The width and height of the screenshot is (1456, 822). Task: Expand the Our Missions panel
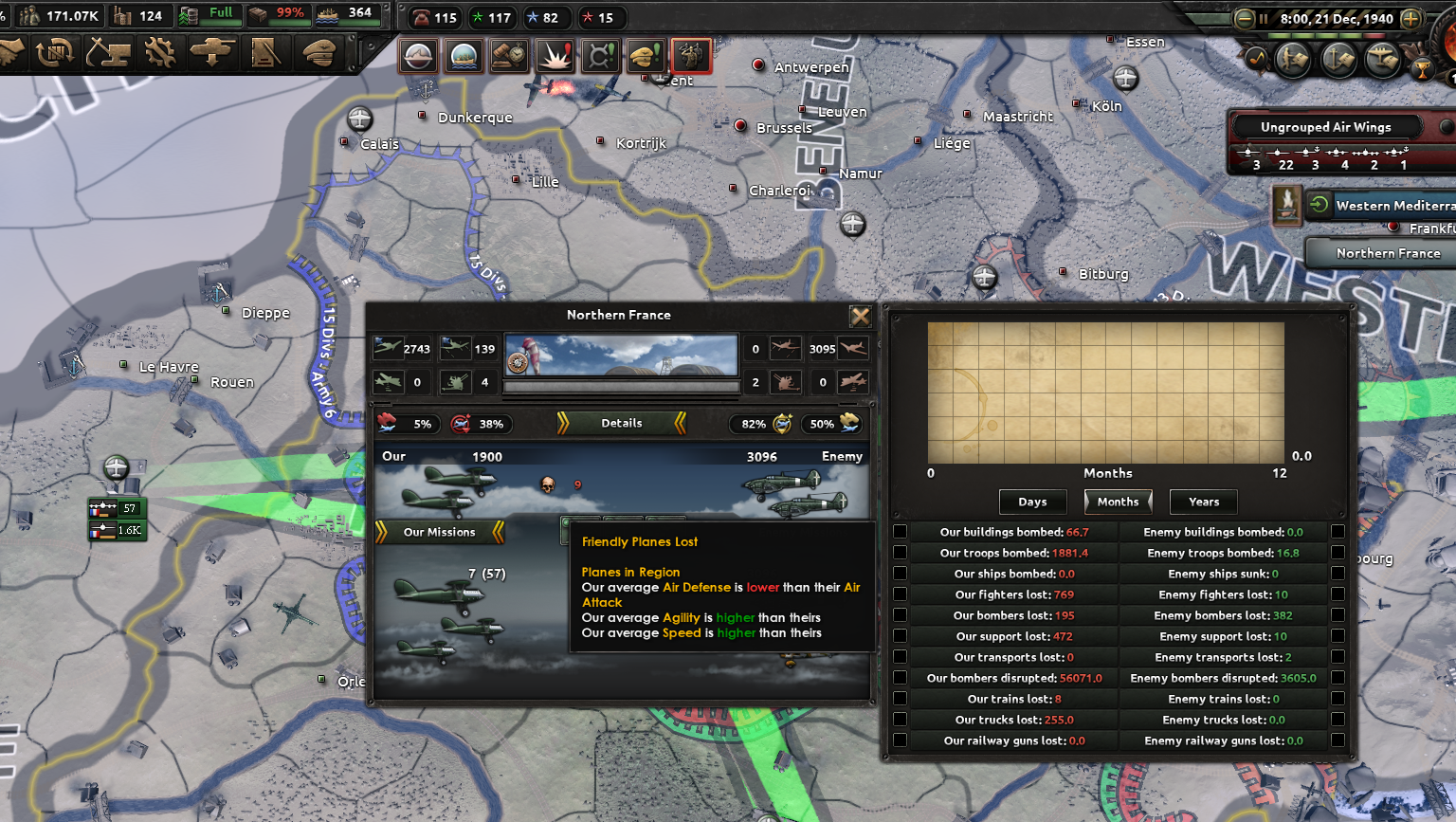click(439, 532)
